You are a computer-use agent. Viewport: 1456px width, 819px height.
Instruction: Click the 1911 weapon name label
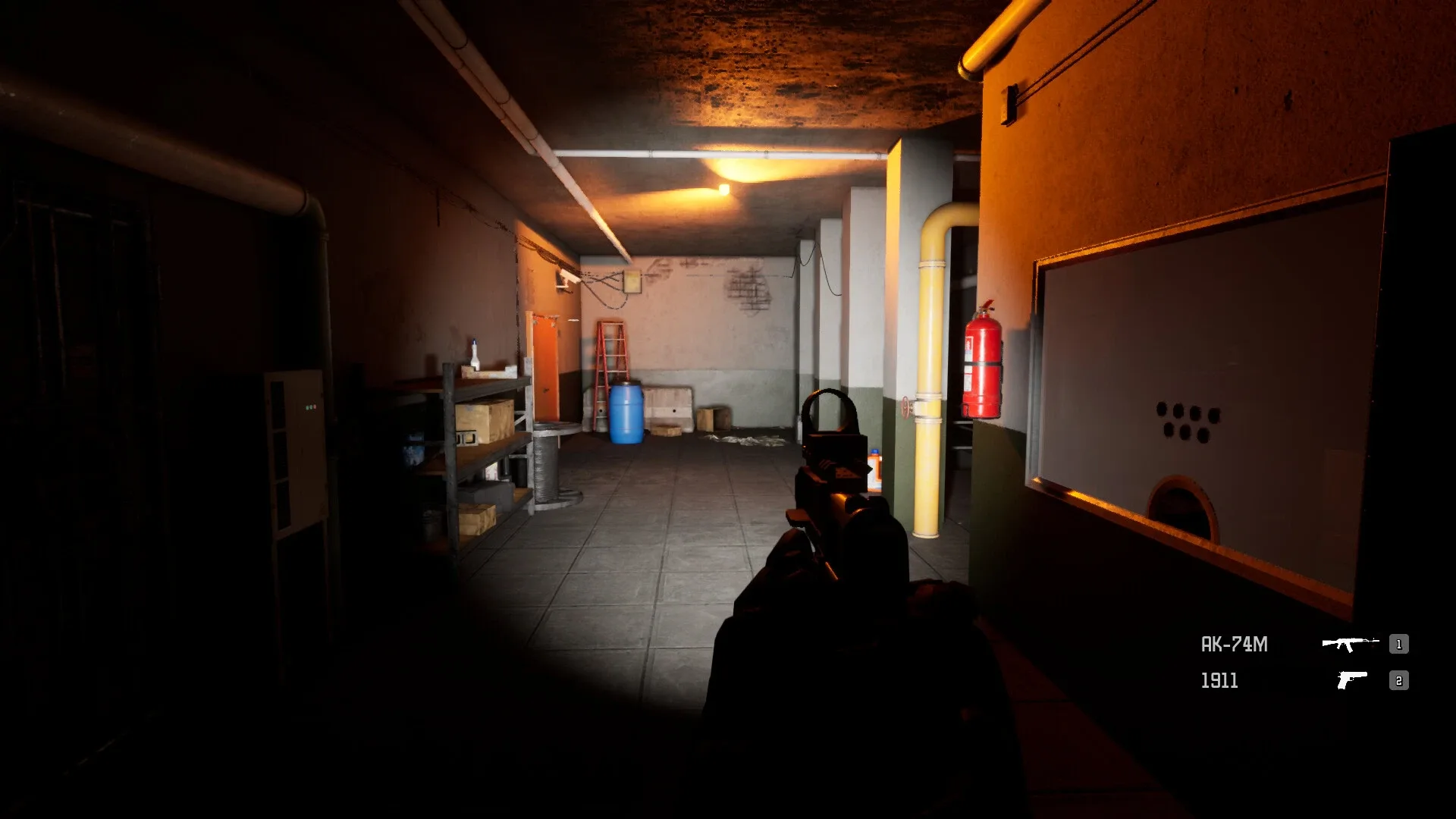point(1222,681)
